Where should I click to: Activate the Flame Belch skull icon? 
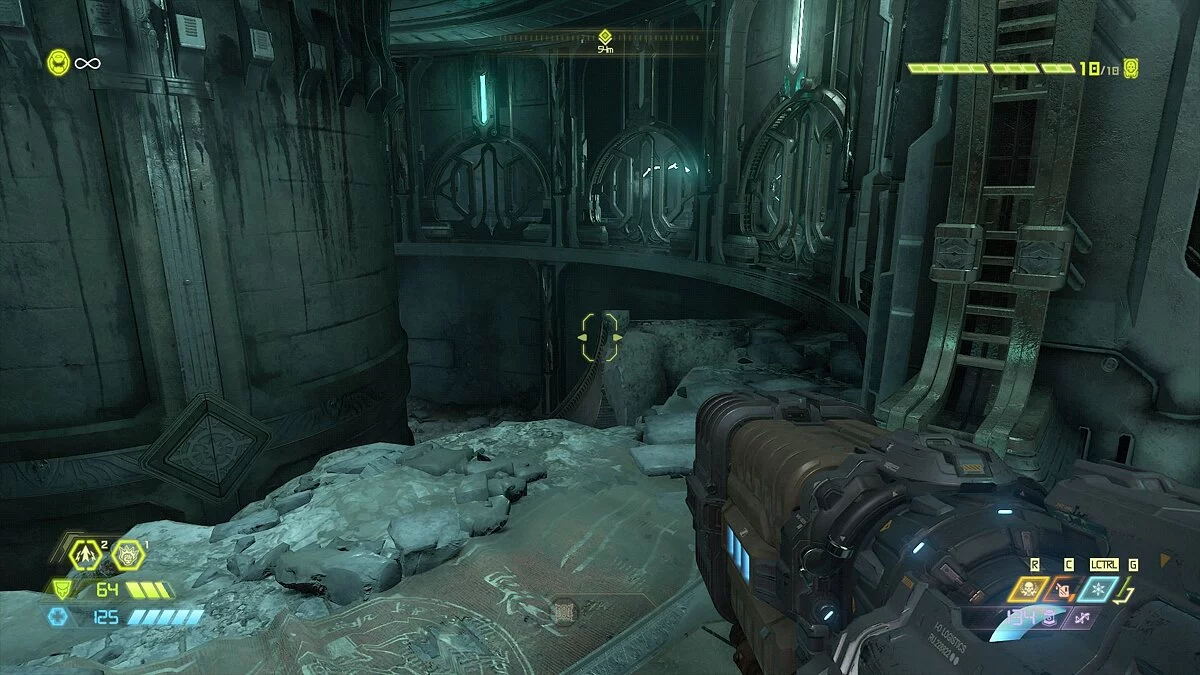tap(1030, 590)
